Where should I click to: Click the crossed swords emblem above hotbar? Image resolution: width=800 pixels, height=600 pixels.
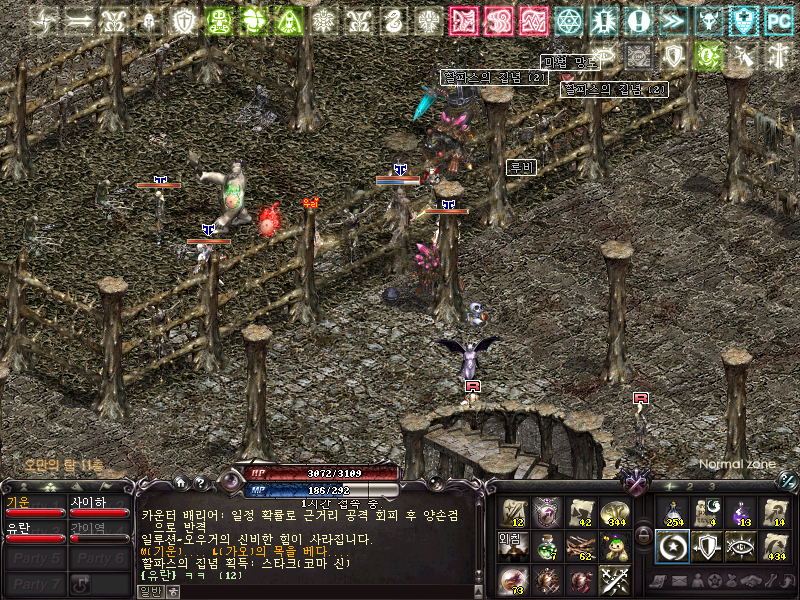633,483
